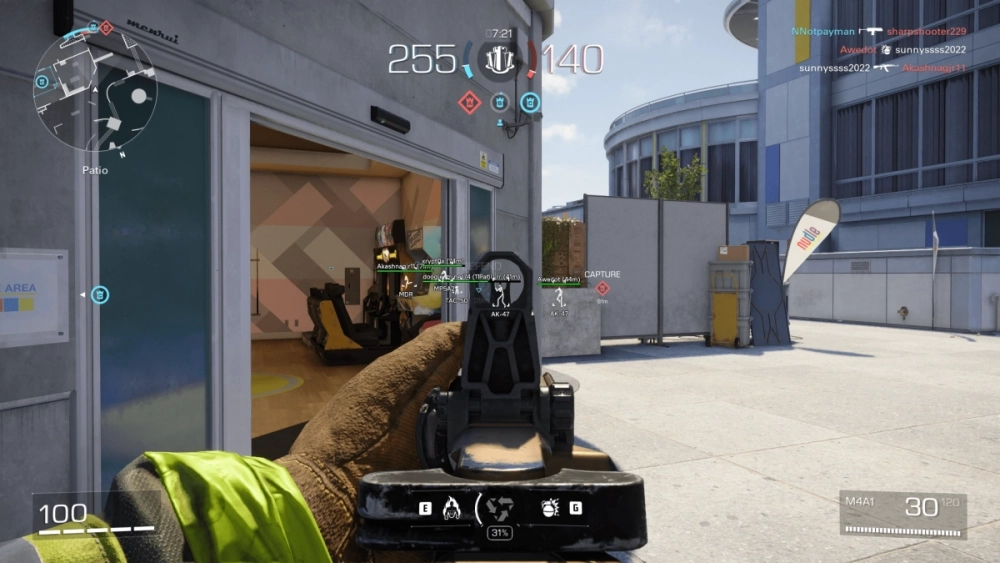Select the NNotpayman kill feed entry

pyautogui.click(x=878, y=31)
